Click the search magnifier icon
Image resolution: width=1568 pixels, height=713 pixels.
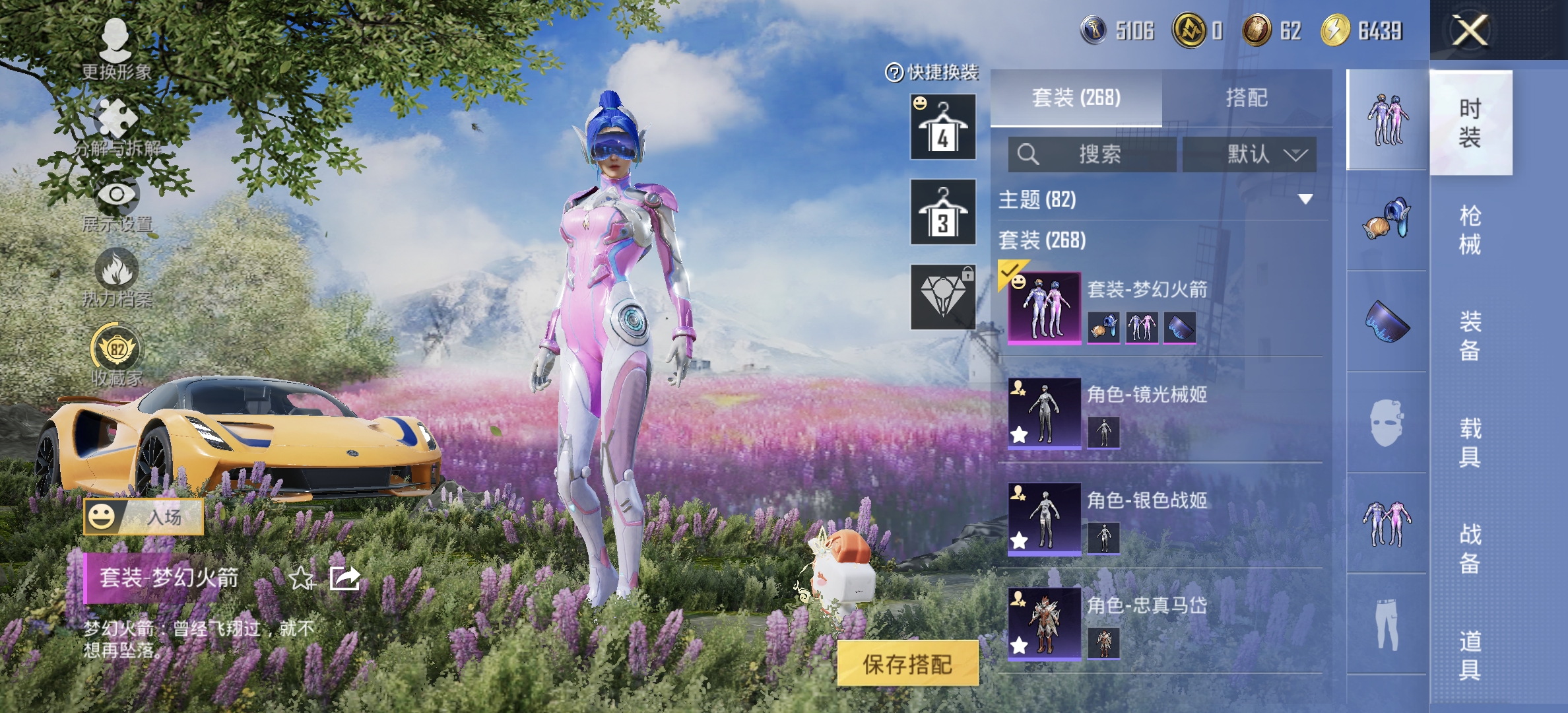pos(1028,154)
